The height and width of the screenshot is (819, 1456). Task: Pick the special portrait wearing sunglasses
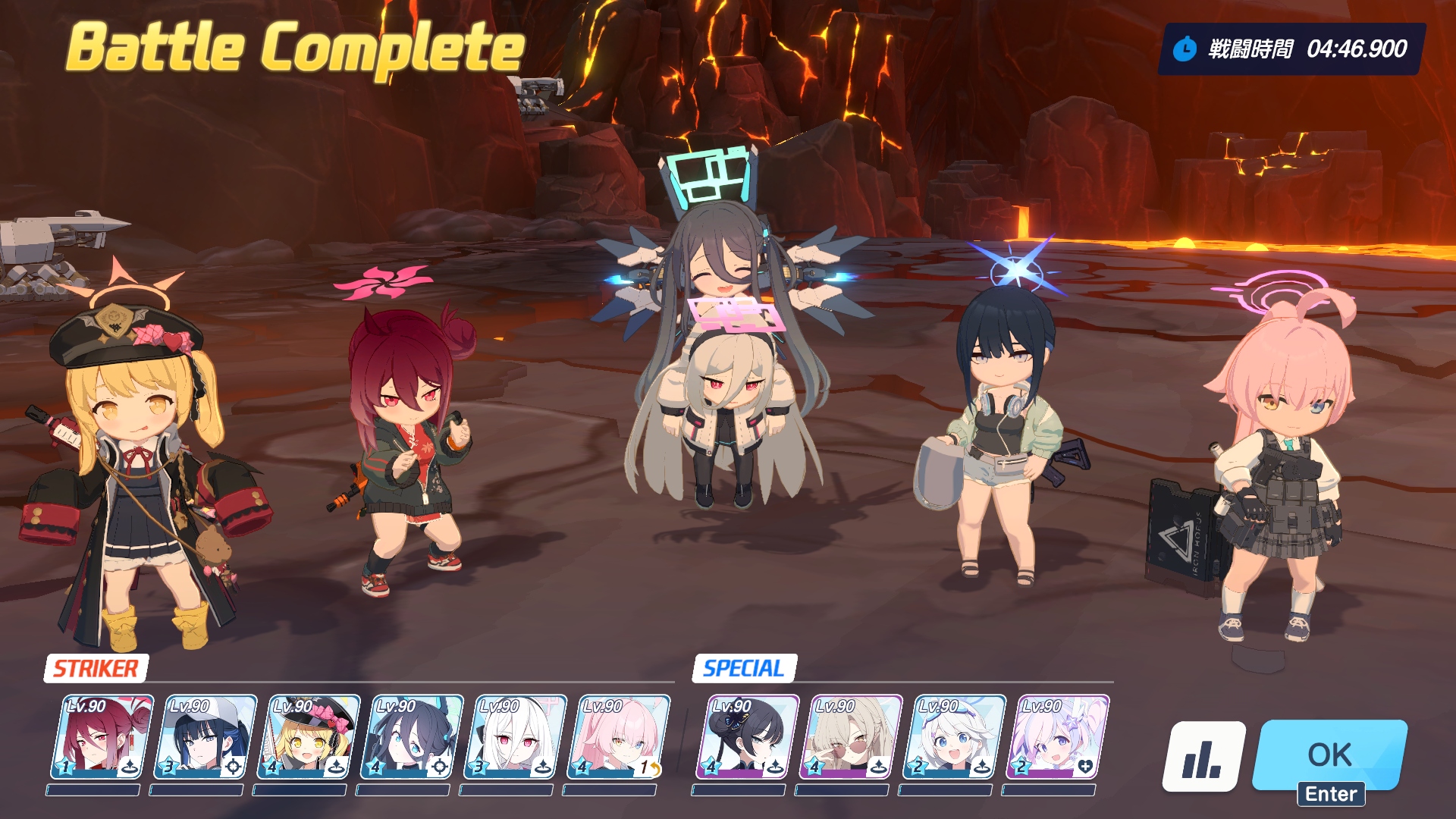pos(850,737)
